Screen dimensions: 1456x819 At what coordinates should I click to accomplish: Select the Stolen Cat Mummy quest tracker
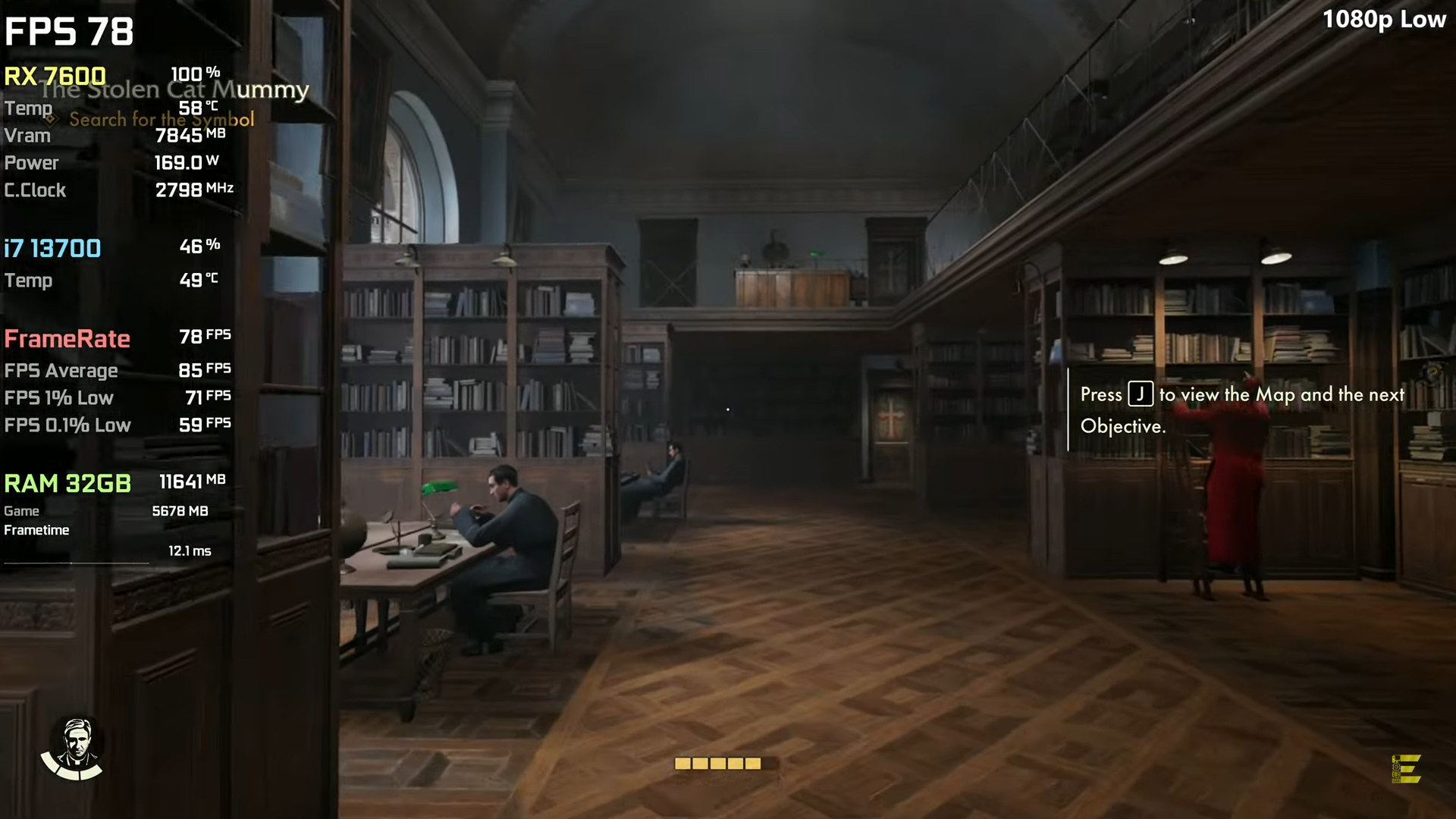point(176,90)
